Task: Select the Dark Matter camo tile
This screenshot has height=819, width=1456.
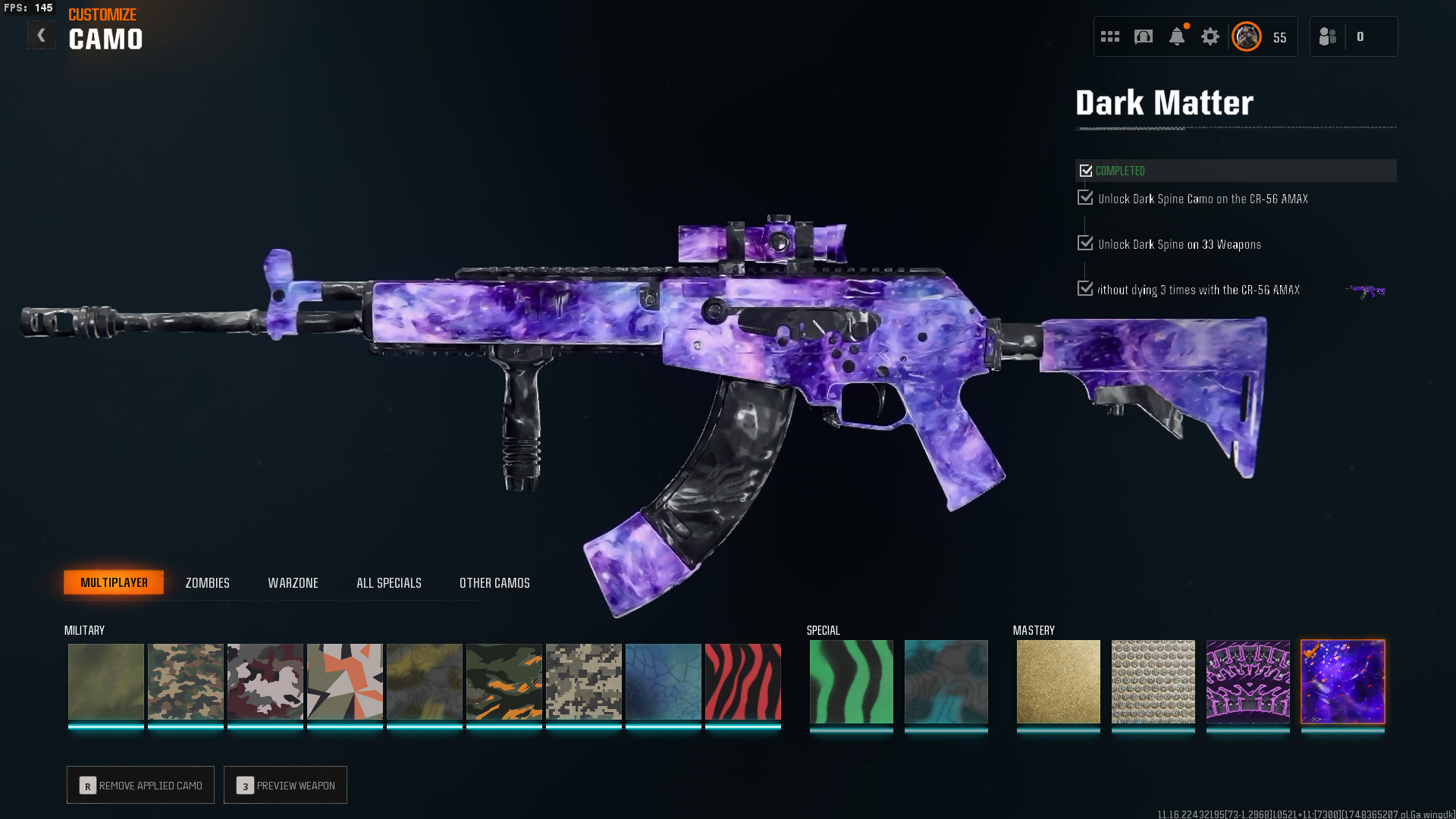Action: coord(1342,682)
